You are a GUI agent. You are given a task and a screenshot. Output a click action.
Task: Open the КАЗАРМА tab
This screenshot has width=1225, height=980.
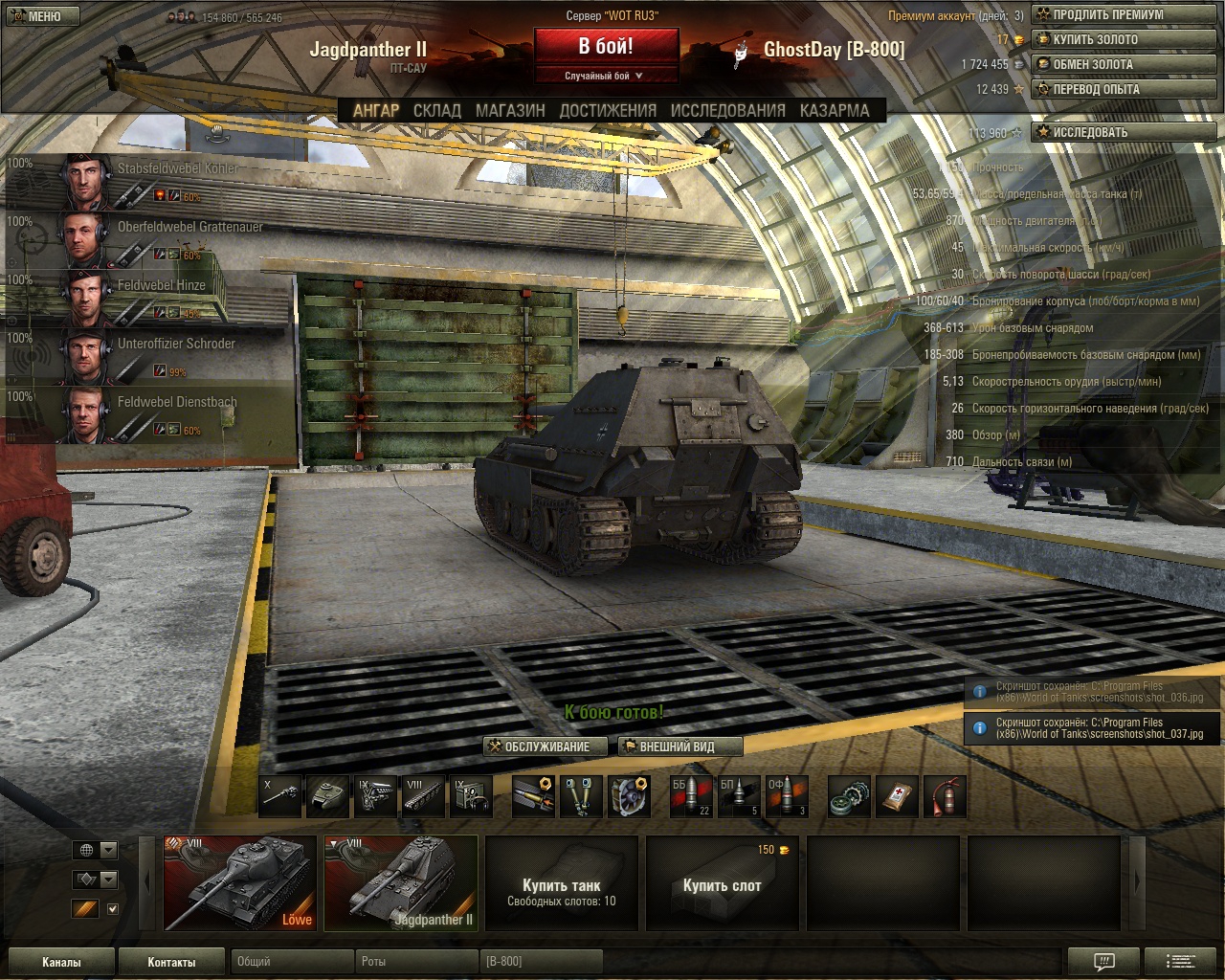tap(835, 111)
